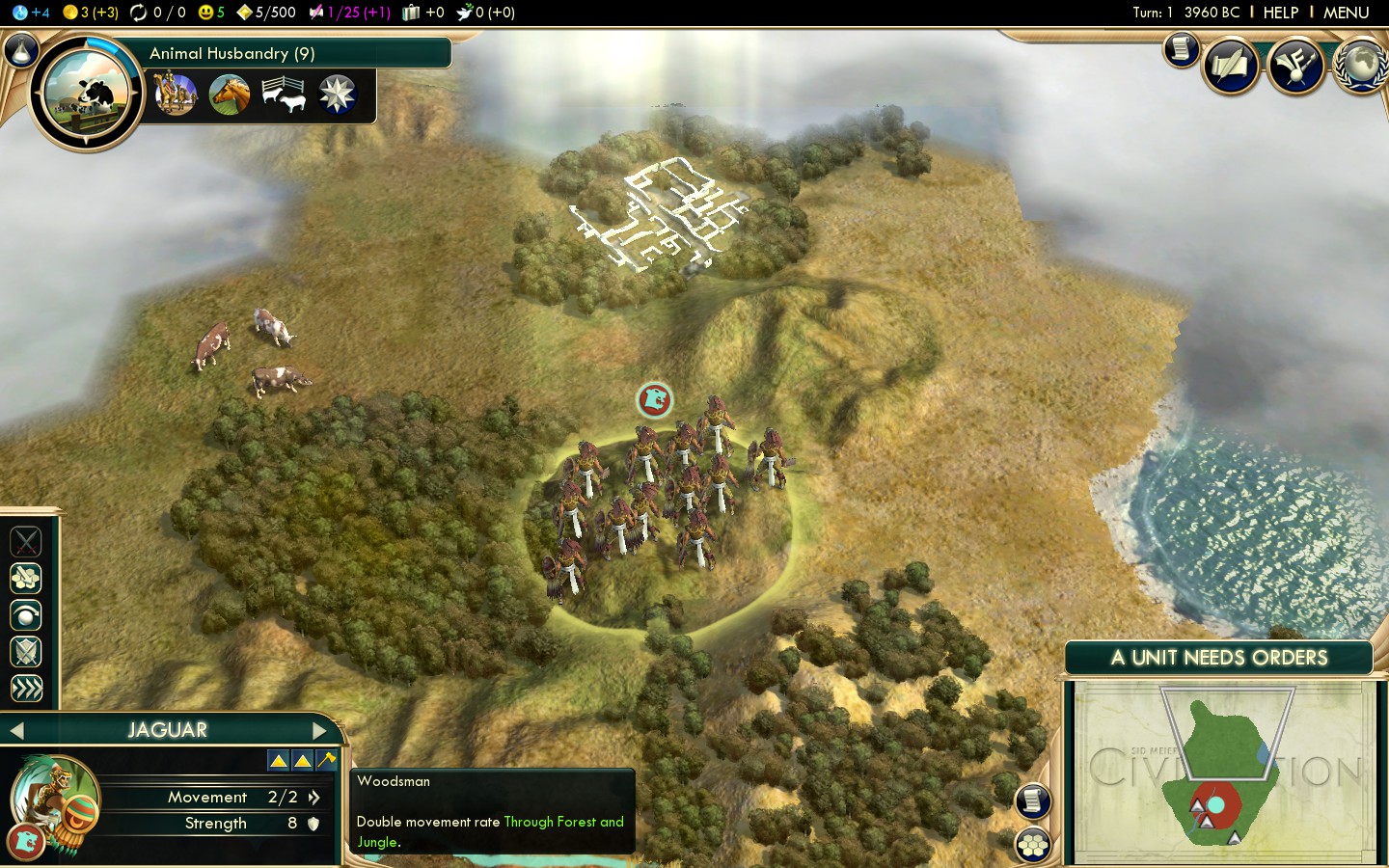Open the globe-with-laurel diplomacy button

pos(1360,66)
